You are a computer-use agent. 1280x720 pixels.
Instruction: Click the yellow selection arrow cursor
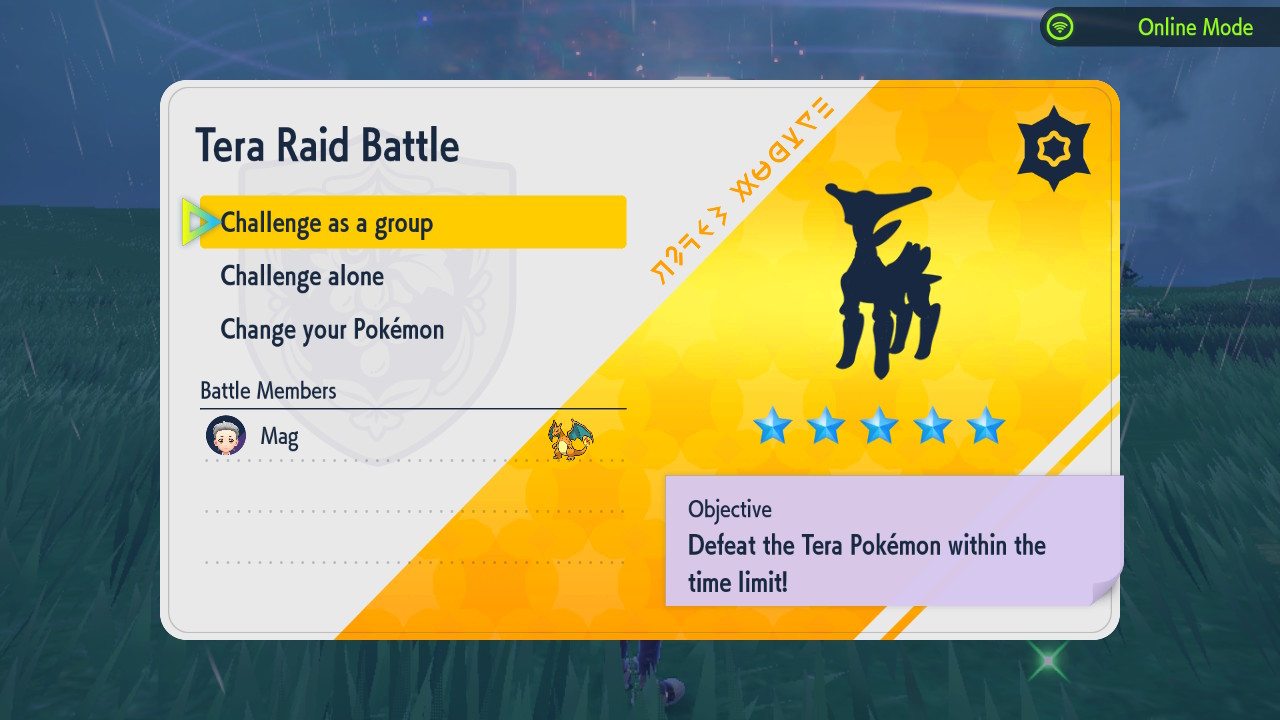tap(201, 221)
